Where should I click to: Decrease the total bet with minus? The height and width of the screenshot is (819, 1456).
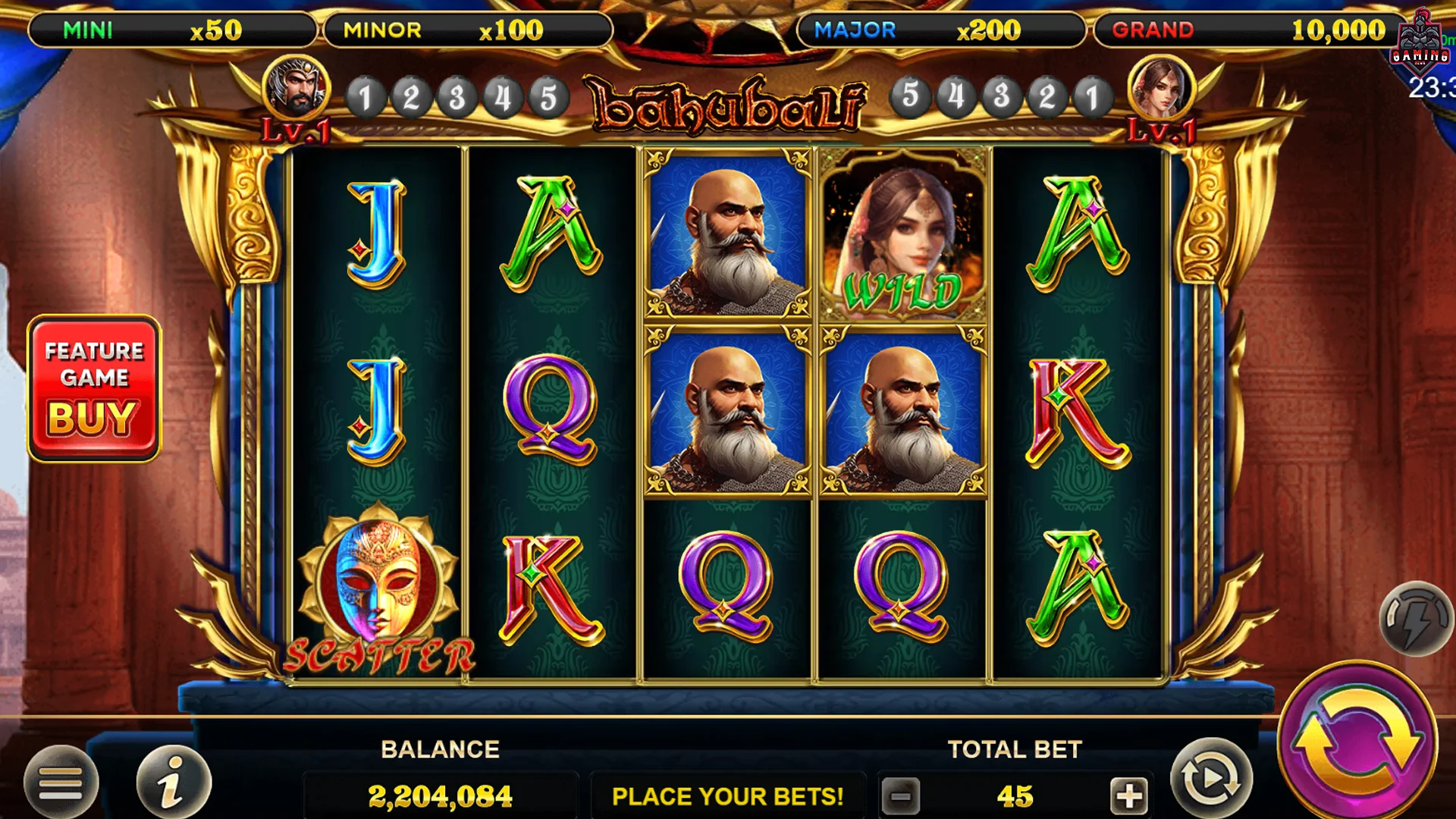pyautogui.click(x=901, y=796)
